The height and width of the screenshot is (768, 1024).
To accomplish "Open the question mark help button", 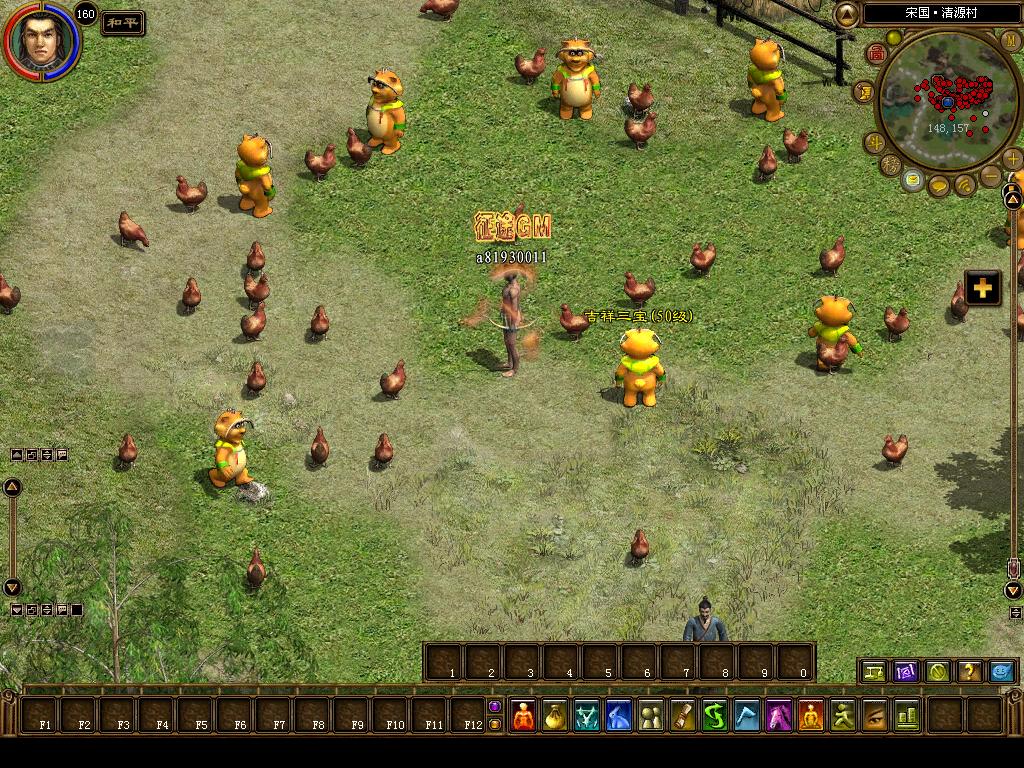I will coord(969,672).
